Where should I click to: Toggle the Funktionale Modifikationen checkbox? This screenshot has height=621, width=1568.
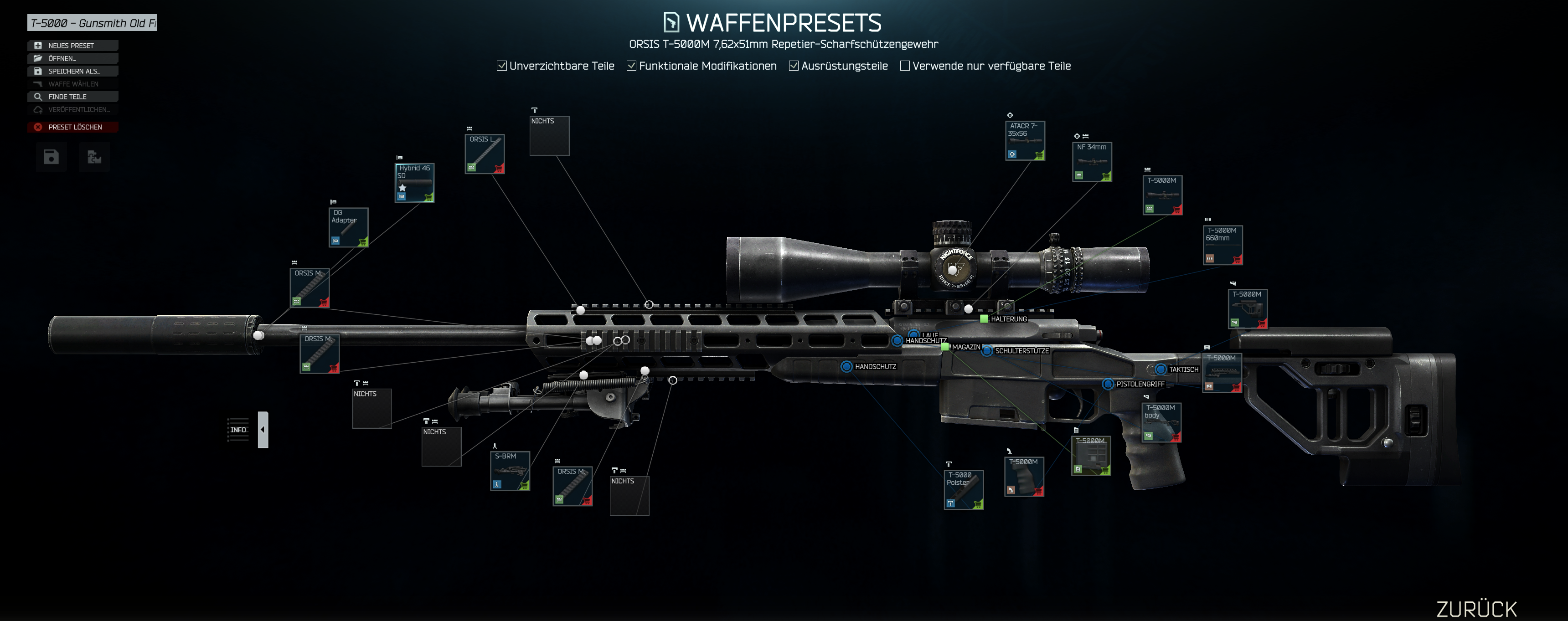631,66
